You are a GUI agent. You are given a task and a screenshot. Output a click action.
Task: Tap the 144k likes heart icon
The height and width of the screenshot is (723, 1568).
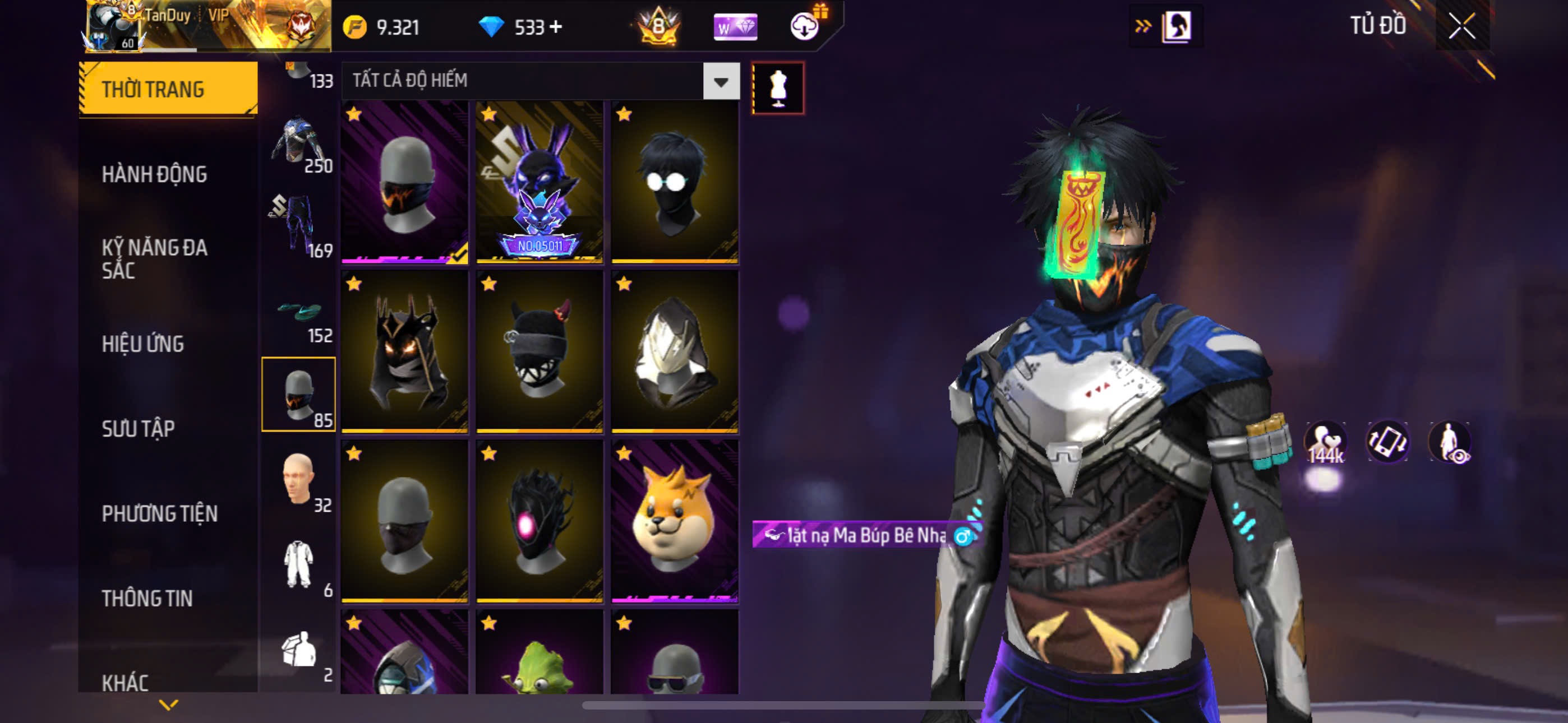pos(1325,442)
